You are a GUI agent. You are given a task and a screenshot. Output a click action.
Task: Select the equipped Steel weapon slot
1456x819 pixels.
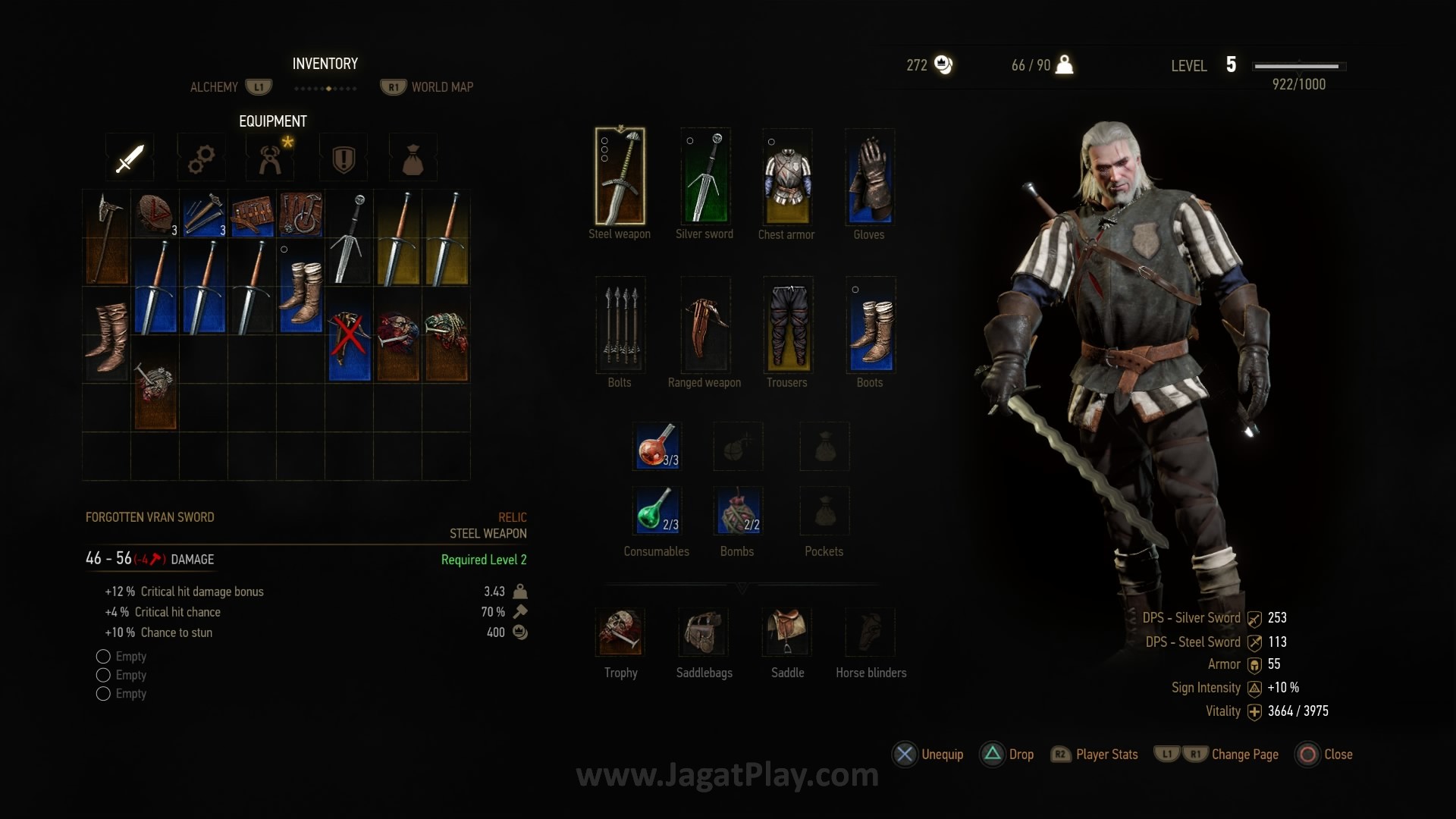pyautogui.click(x=620, y=177)
